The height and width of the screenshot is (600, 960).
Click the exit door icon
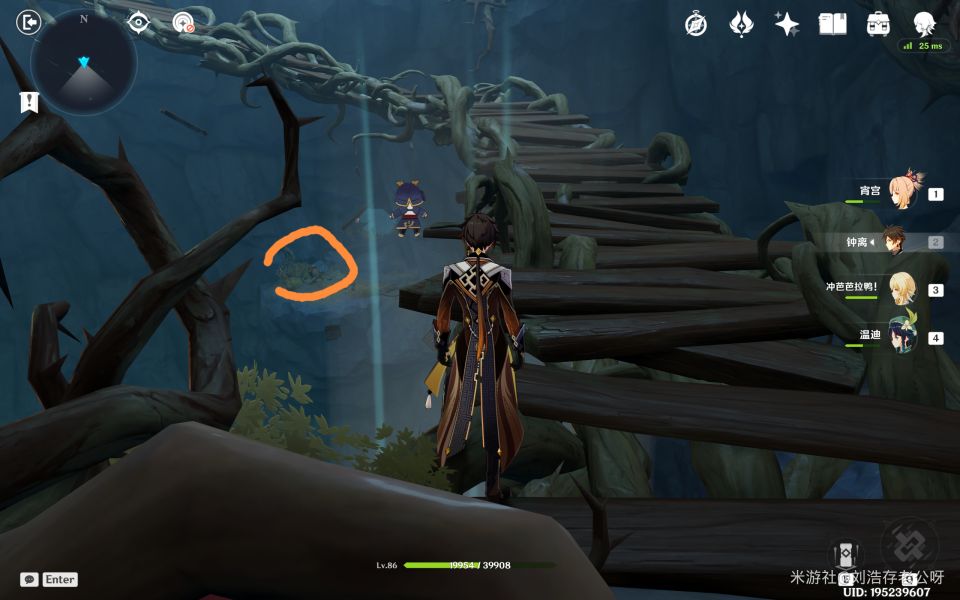30,22
